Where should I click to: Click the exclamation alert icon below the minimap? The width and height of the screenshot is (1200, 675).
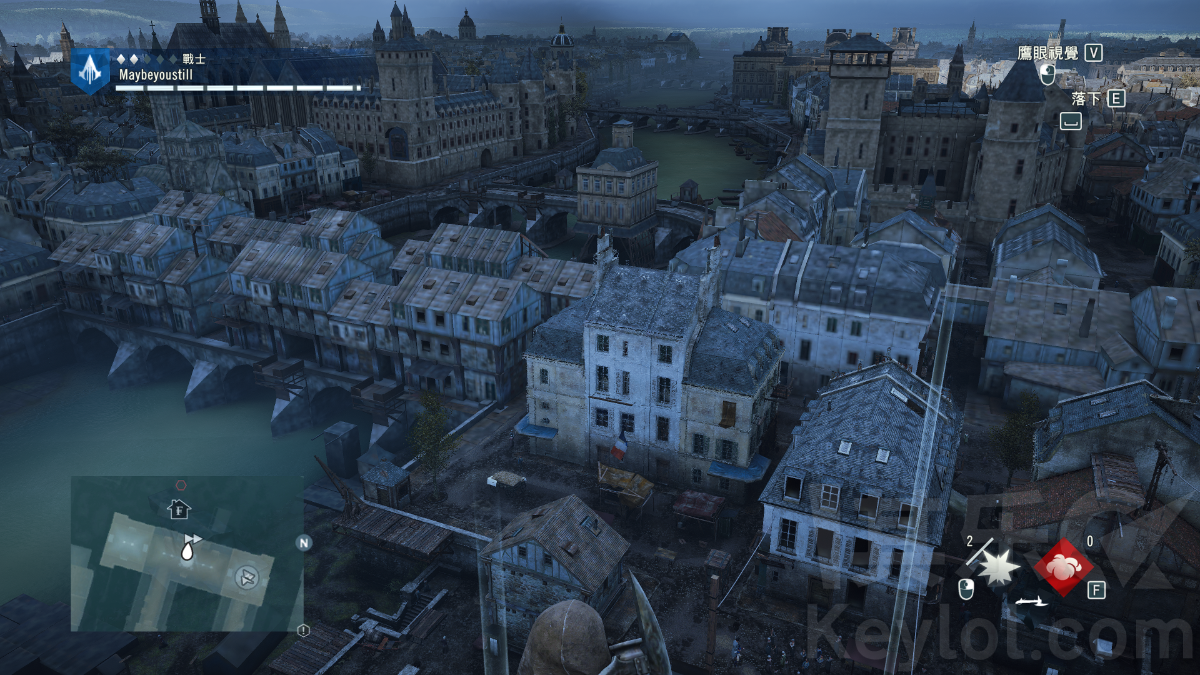coord(303,630)
